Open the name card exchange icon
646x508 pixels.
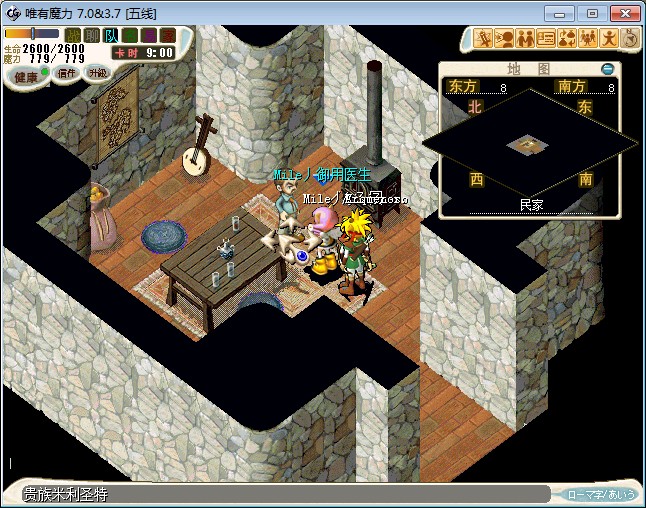point(547,39)
